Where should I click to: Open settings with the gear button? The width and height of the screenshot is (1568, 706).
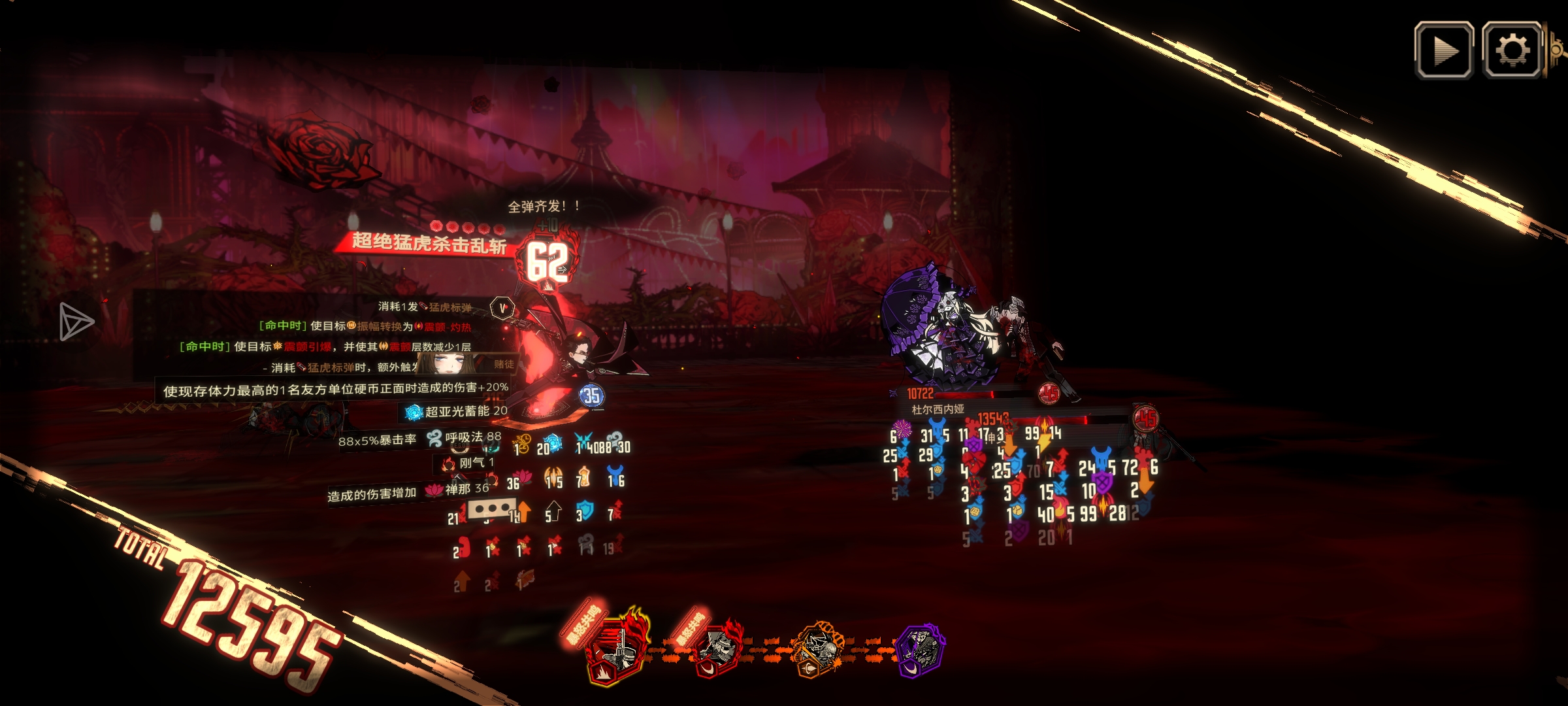[1512, 50]
